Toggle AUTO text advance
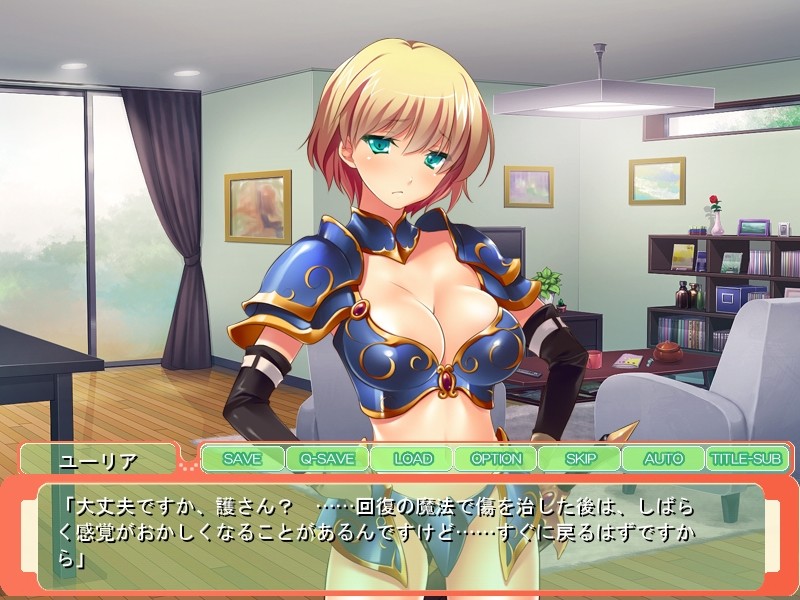Image resolution: width=800 pixels, height=600 pixels. point(663,459)
